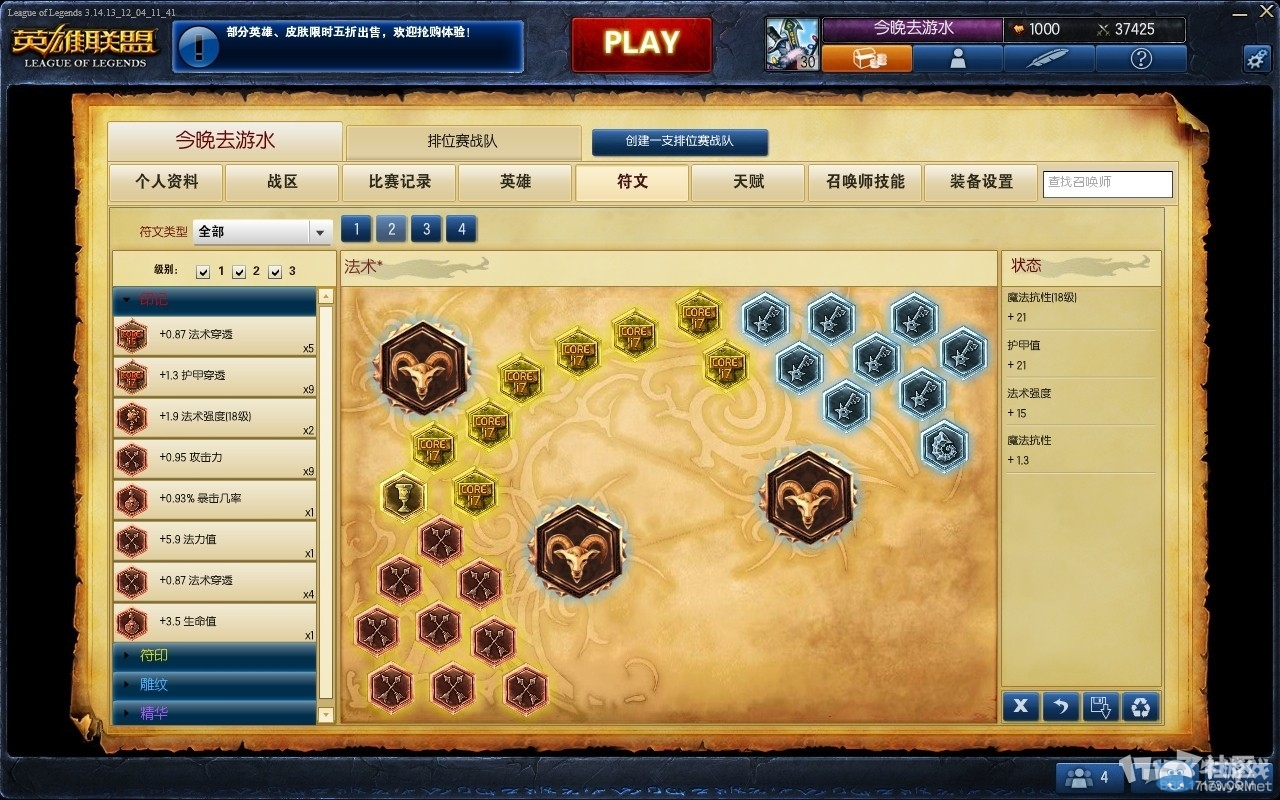Switch to the 天赋 tab
The image size is (1280, 800).
[x=747, y=183]
